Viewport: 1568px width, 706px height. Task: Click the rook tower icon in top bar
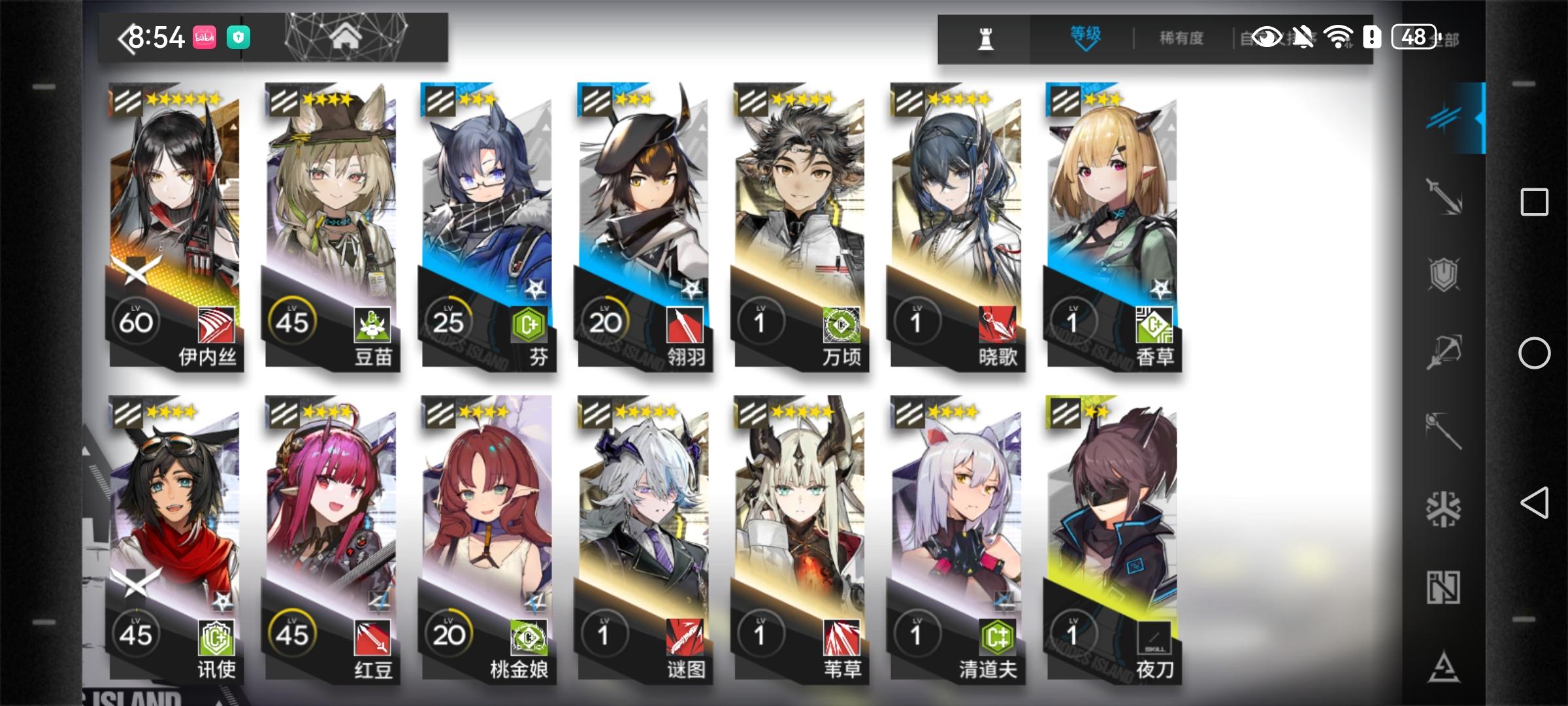point(987,37)
